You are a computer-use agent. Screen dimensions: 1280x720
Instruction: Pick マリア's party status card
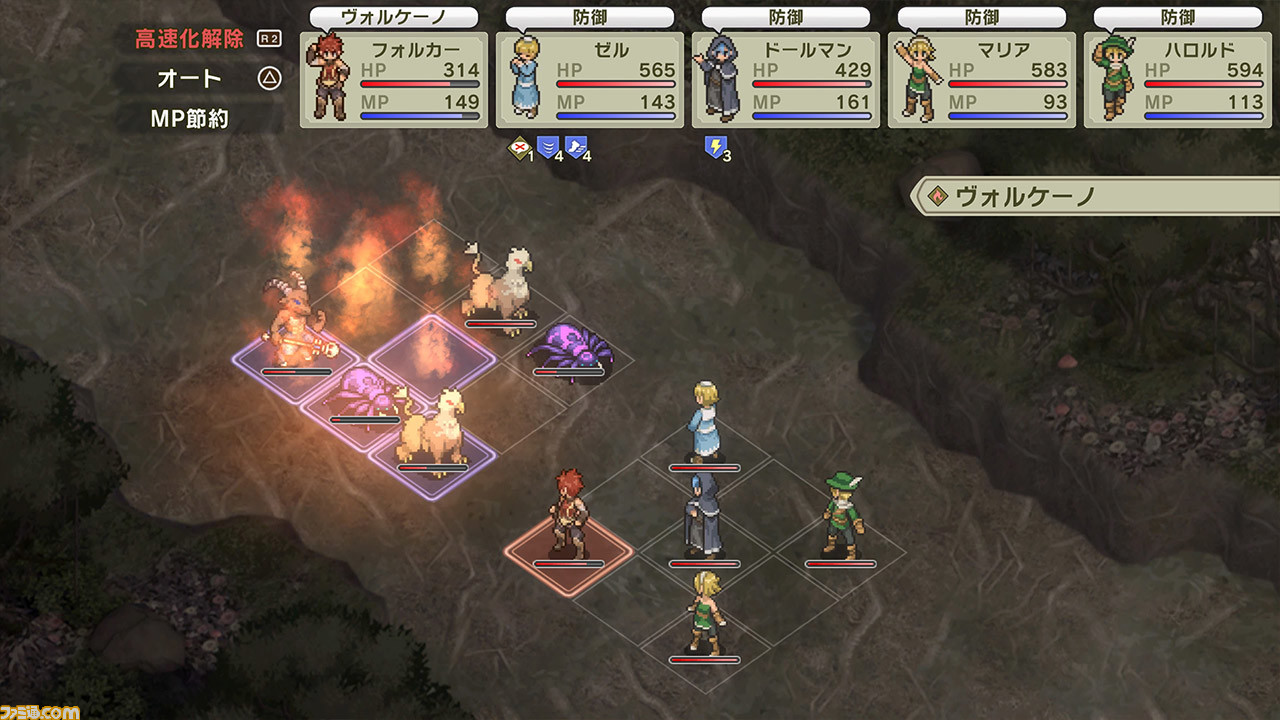pos(982,80)
